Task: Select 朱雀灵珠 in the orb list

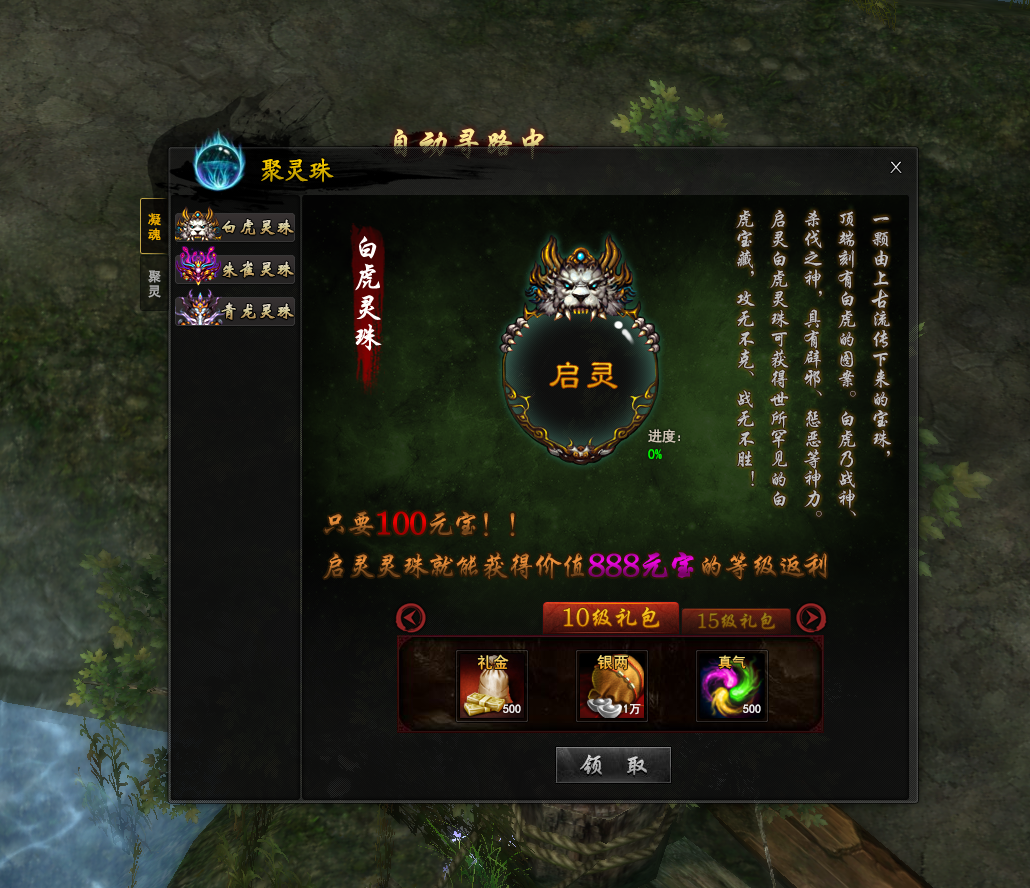Action: [x=235, y=269]
